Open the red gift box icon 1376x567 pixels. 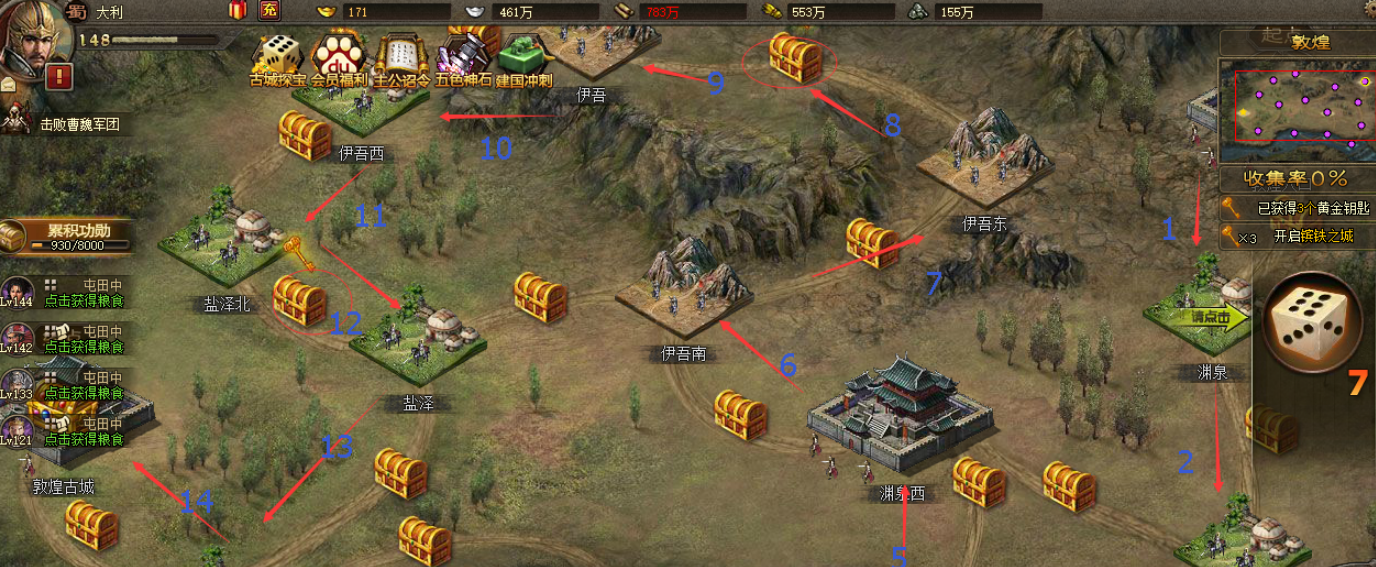[x=238, y=11]
